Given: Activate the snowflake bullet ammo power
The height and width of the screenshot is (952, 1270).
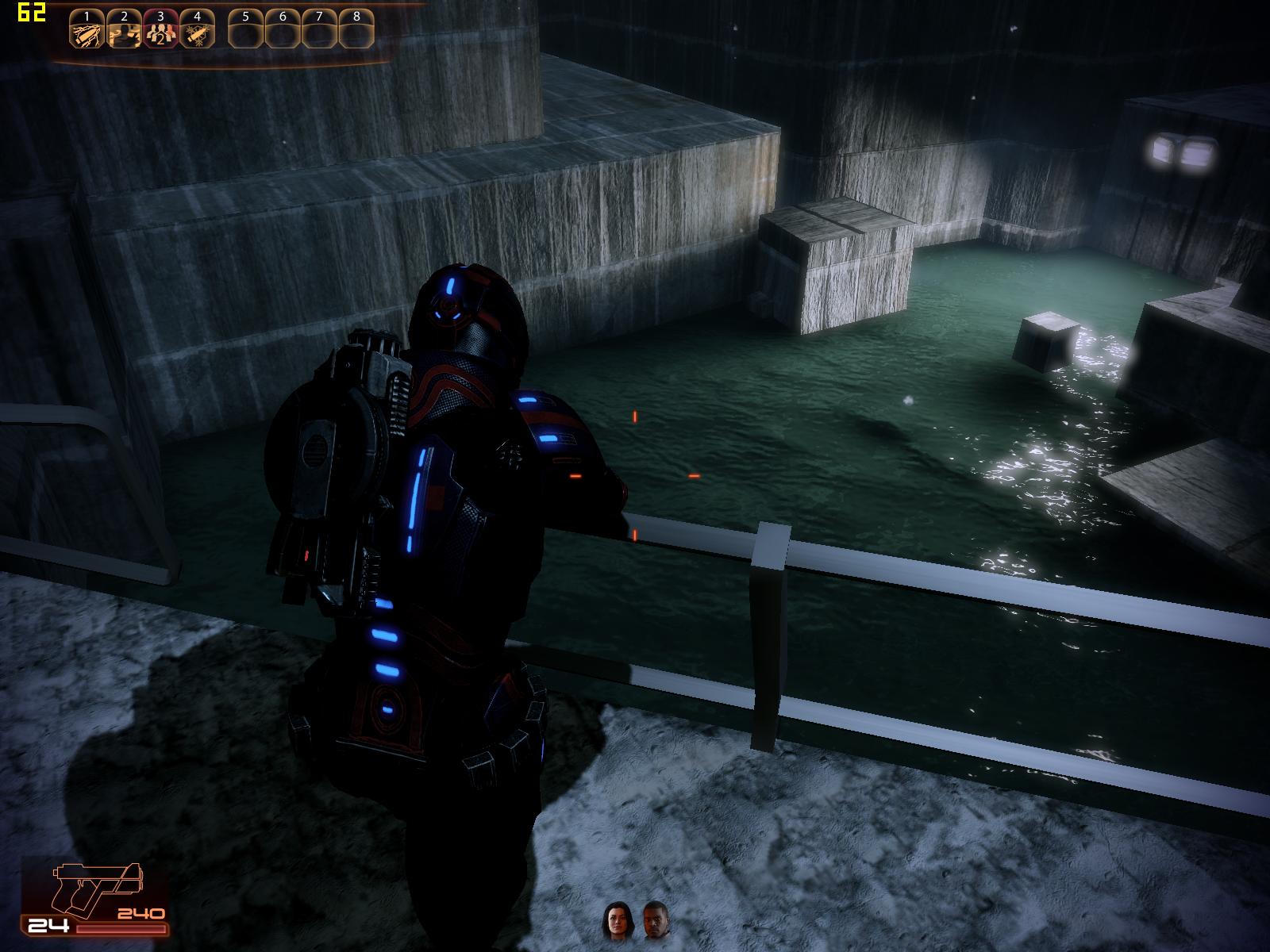Looking at the screenshot, I should click(x=196, y=30).
